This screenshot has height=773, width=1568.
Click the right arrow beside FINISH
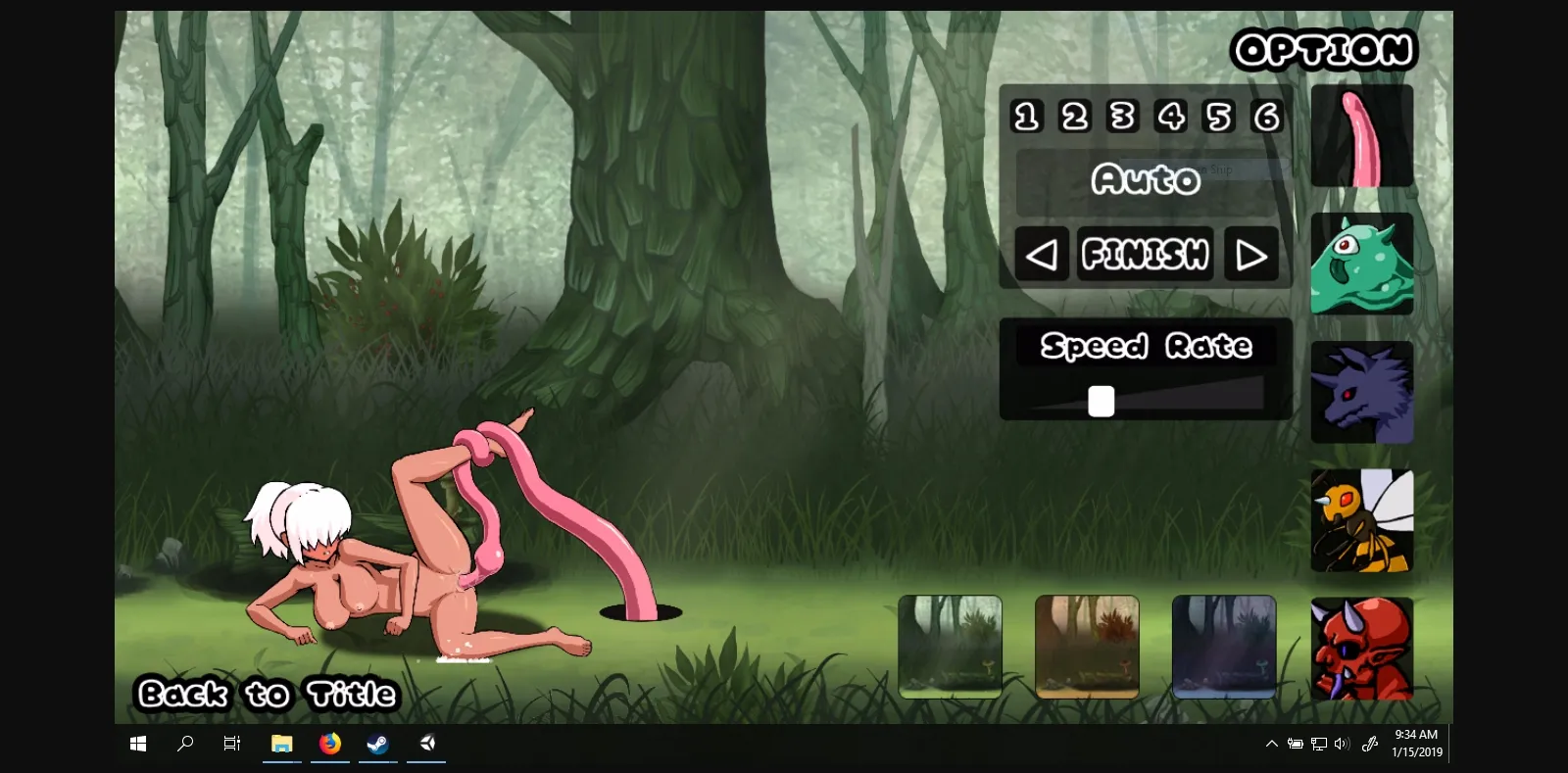point(1250,253)
